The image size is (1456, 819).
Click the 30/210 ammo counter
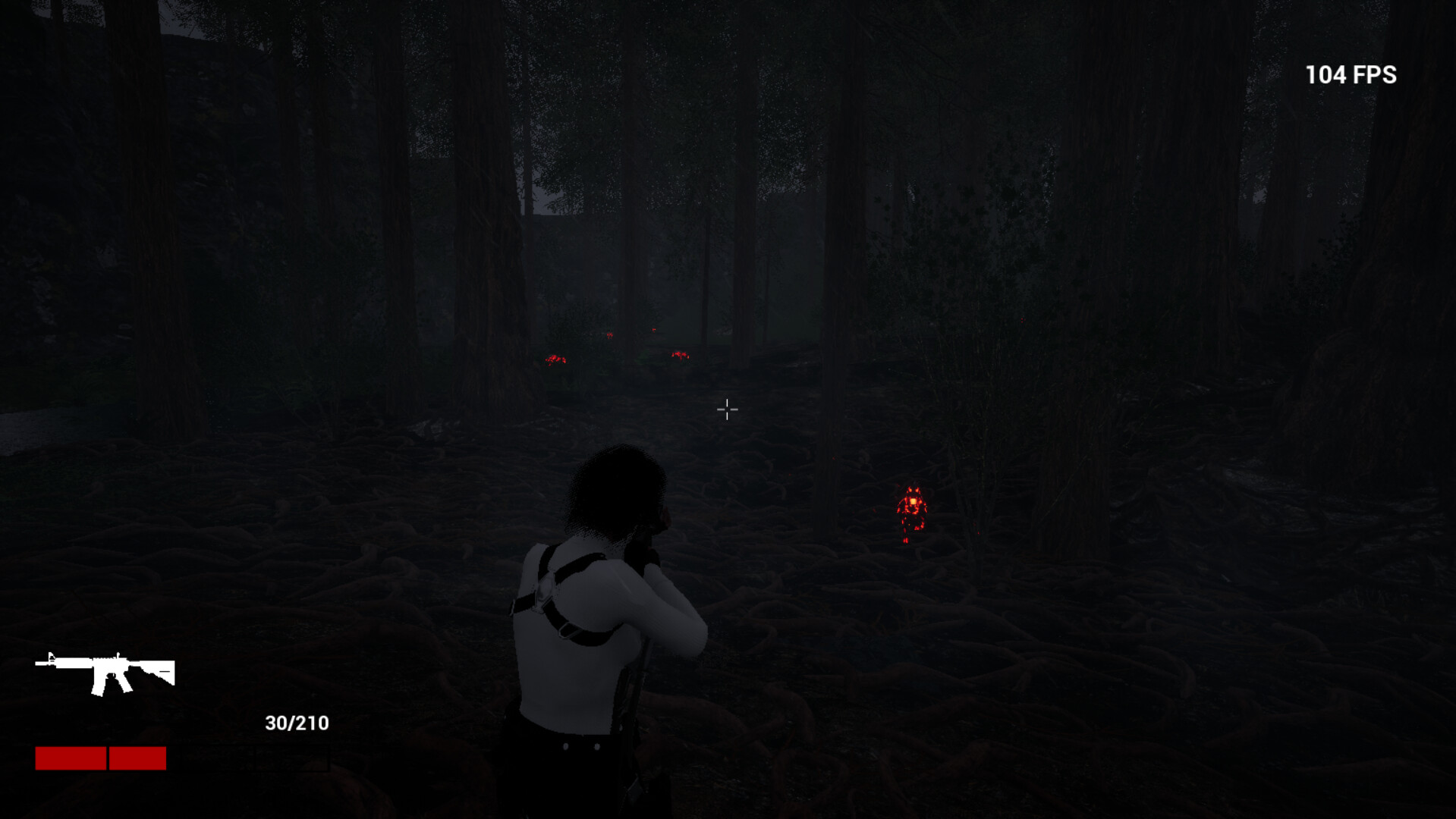coord(296,725)
